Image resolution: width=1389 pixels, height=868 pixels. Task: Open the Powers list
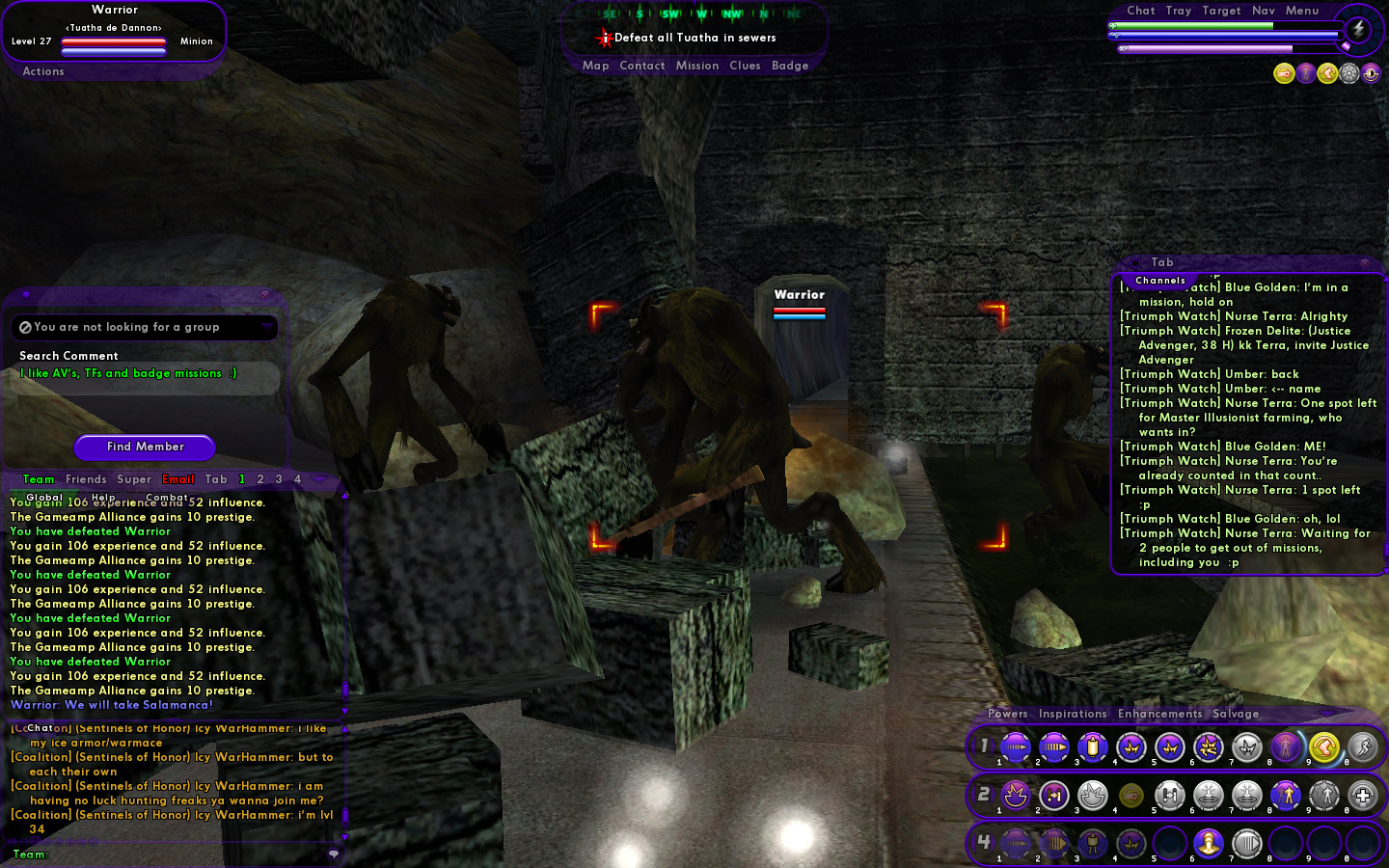tap(1007, 714)
